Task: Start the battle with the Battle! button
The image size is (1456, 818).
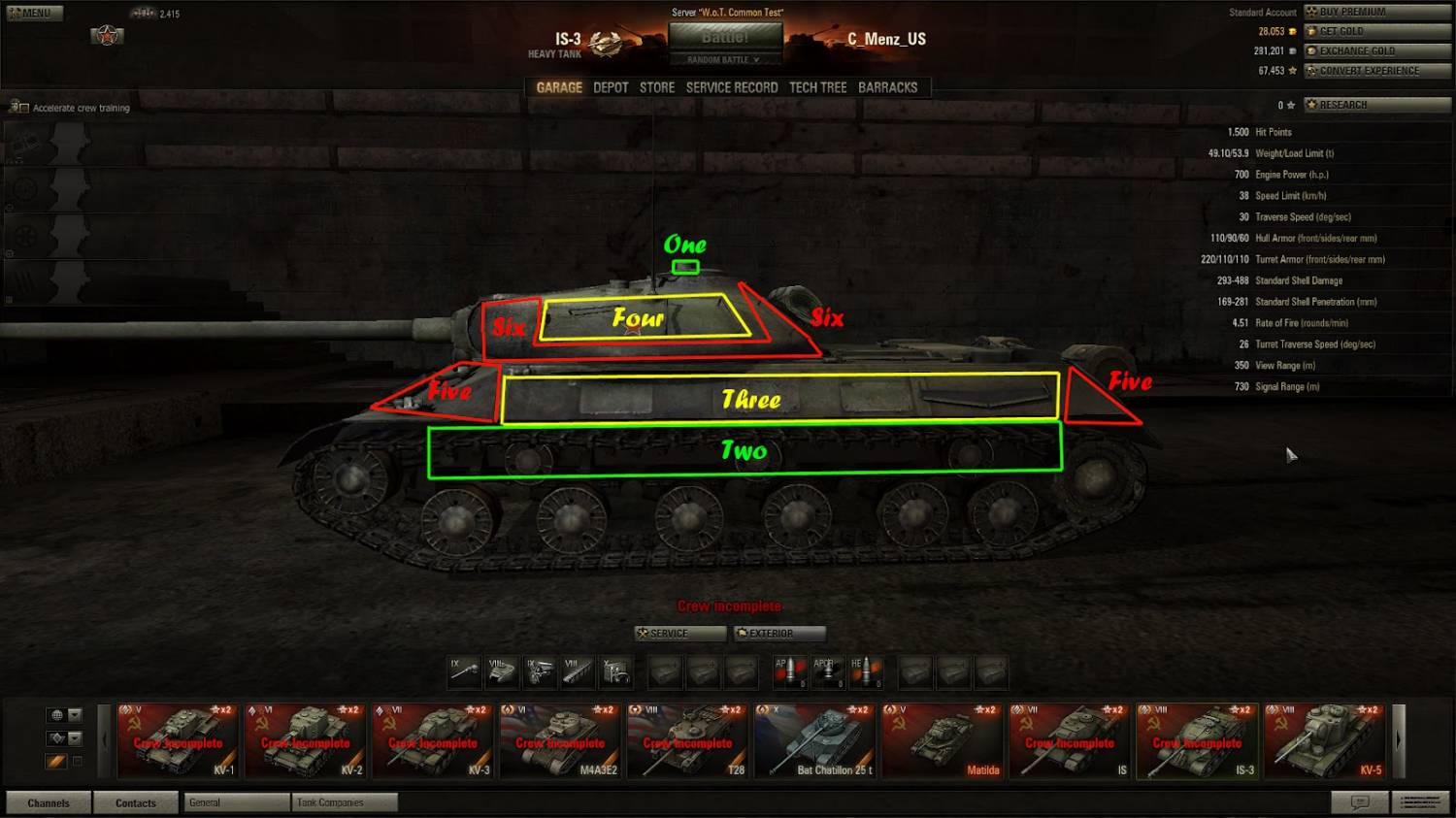Action: (725, 37)
